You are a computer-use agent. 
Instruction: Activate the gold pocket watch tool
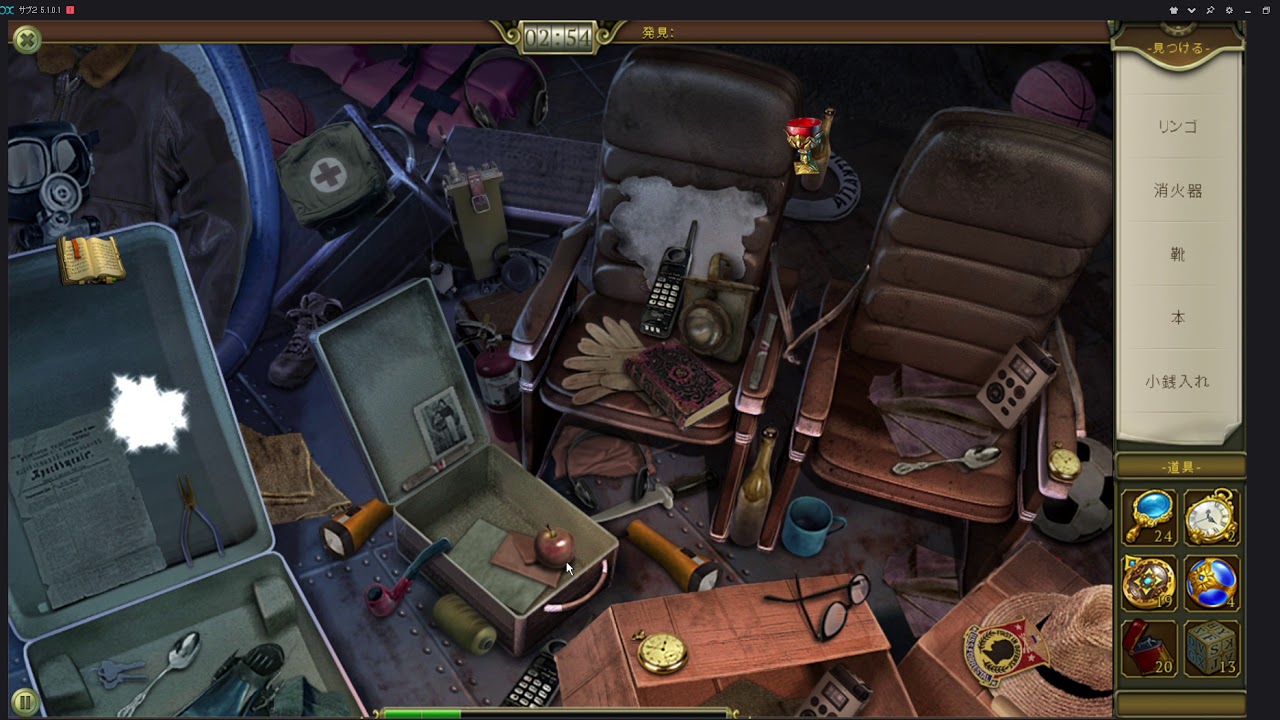[x=1212, y=516]
